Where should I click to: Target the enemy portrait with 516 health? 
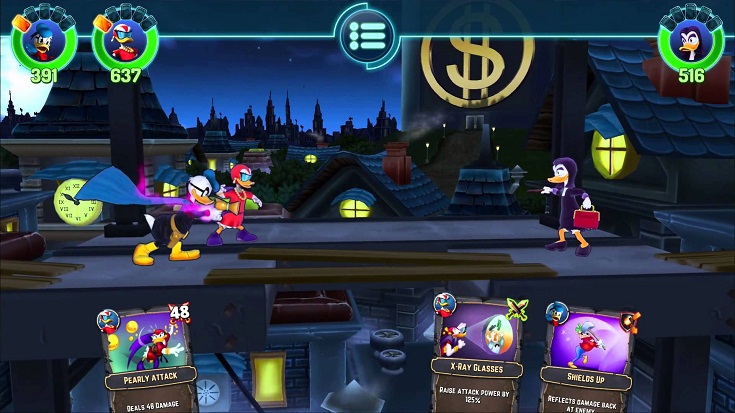click(x=690, y=42)
